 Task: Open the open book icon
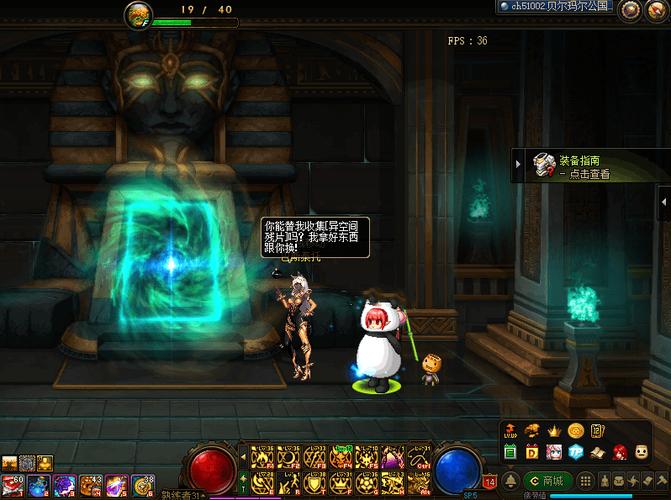pos(597,451)
